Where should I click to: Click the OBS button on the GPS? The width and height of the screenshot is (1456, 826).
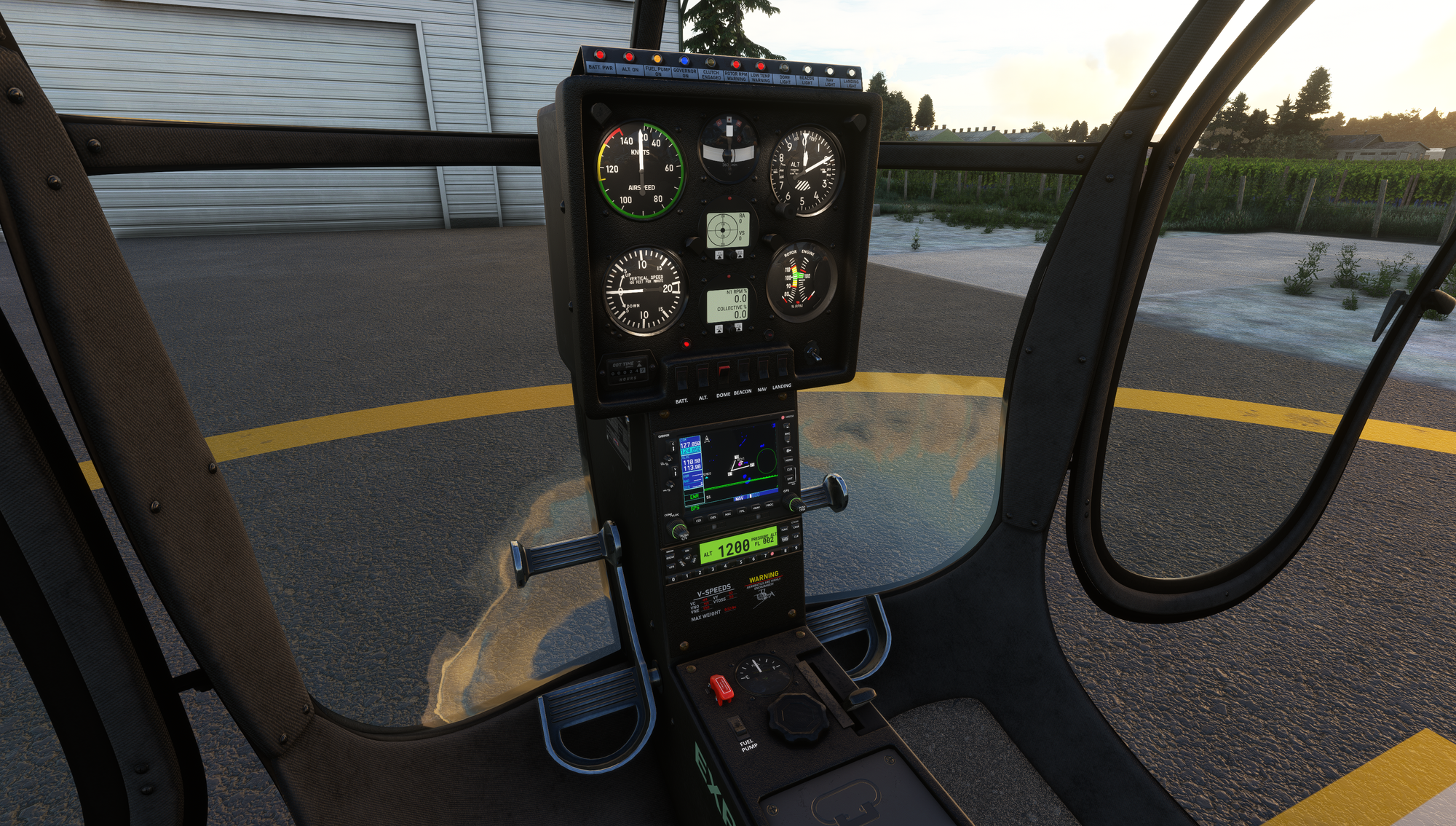[x=713, y=517]
